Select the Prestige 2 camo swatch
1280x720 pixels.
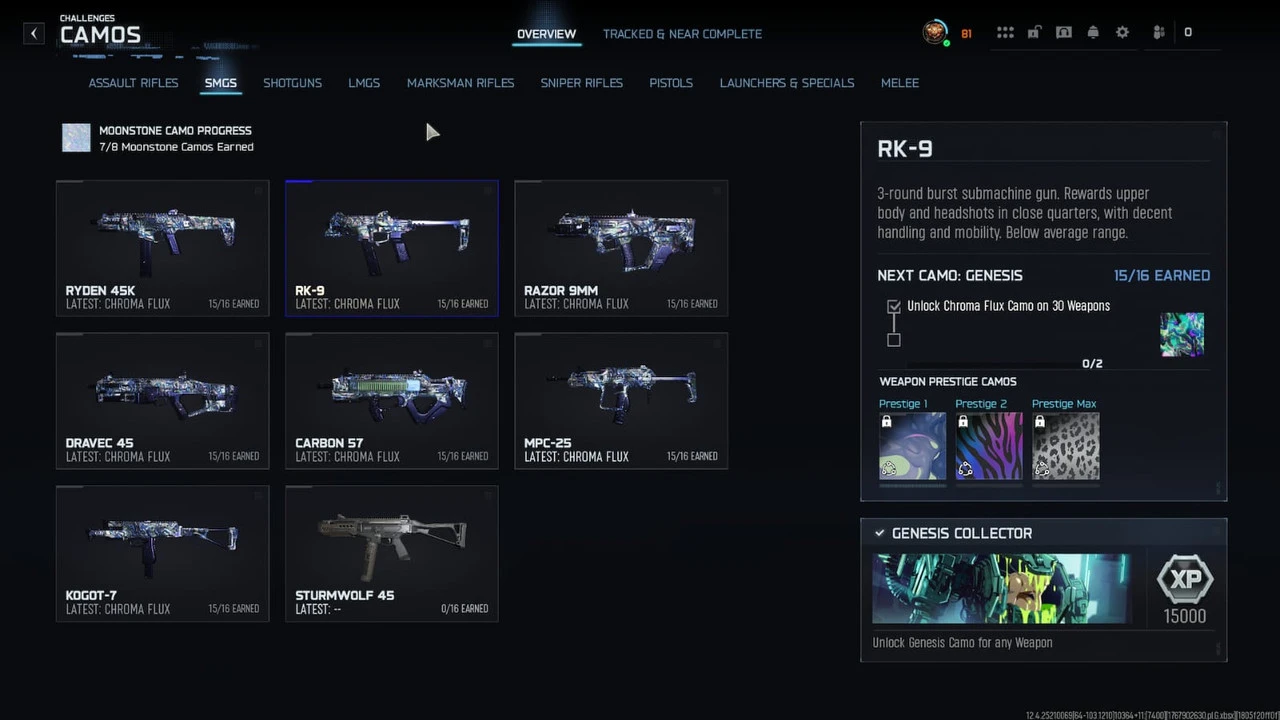pyautogui.click(x=988, y=445)
